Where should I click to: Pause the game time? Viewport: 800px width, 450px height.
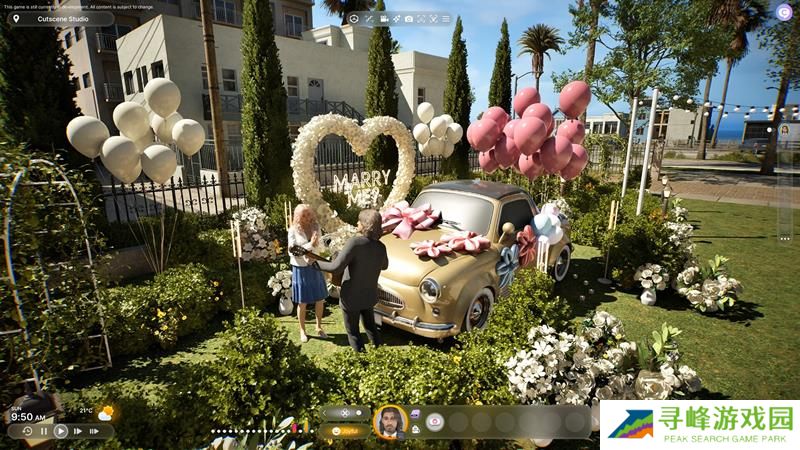44,431
